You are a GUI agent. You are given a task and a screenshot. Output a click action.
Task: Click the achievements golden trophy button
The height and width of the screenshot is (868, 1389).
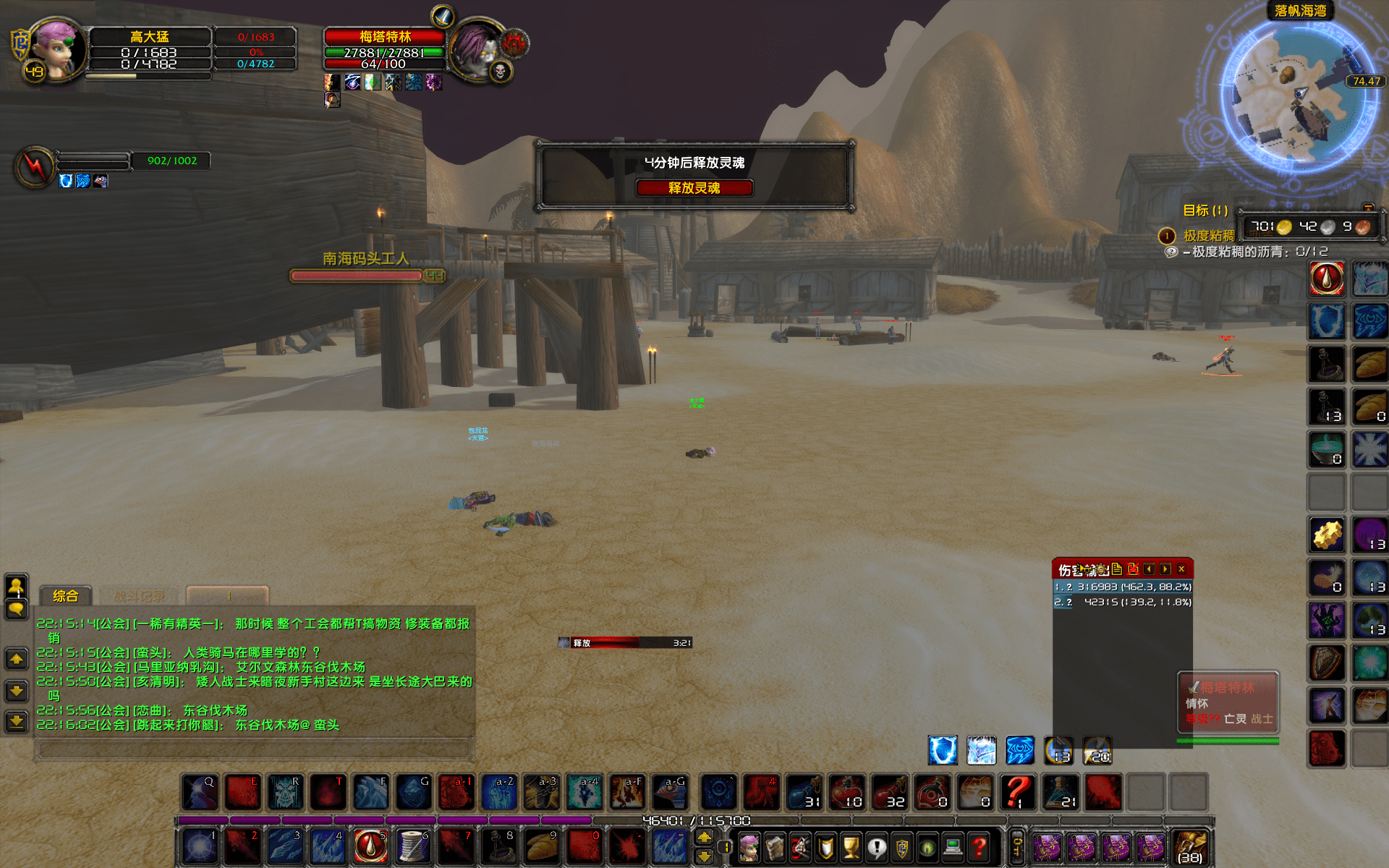(x=851, y=846)
